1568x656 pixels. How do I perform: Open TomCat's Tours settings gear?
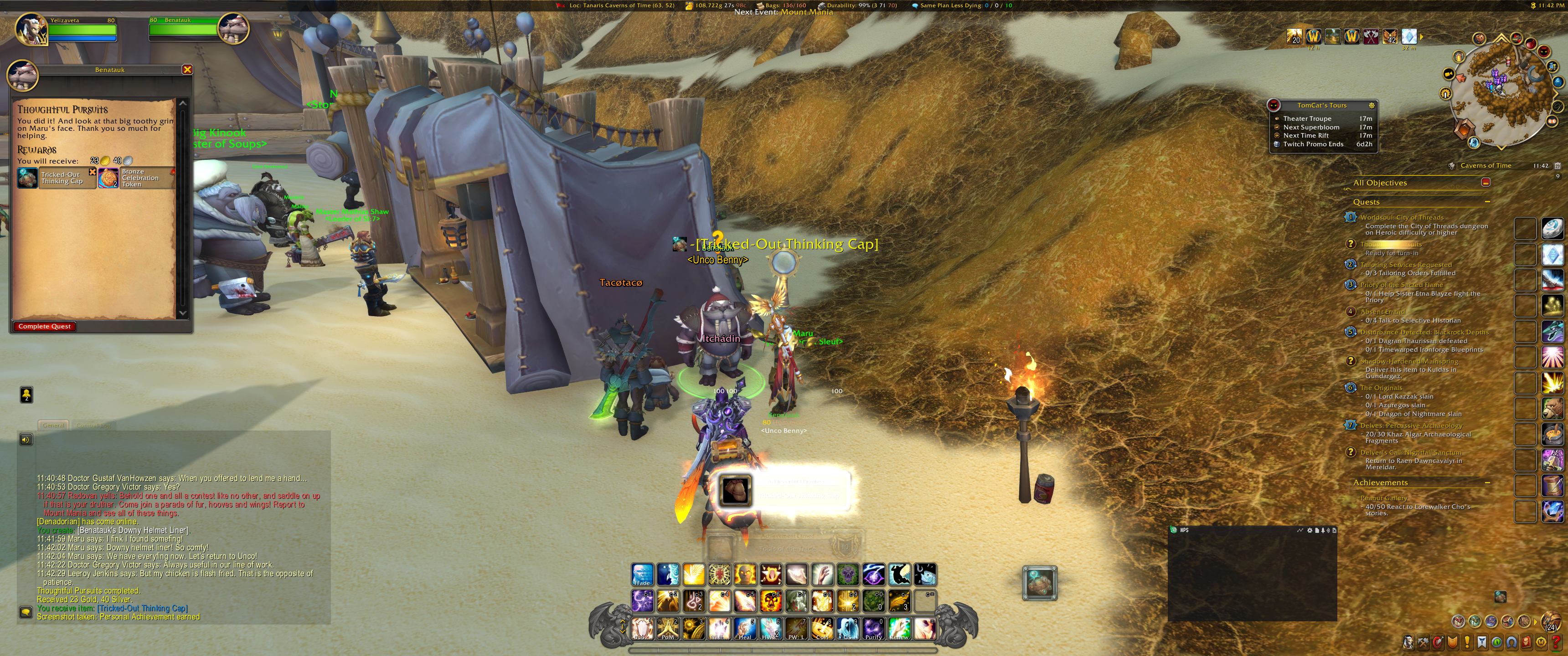(1372, 105)
